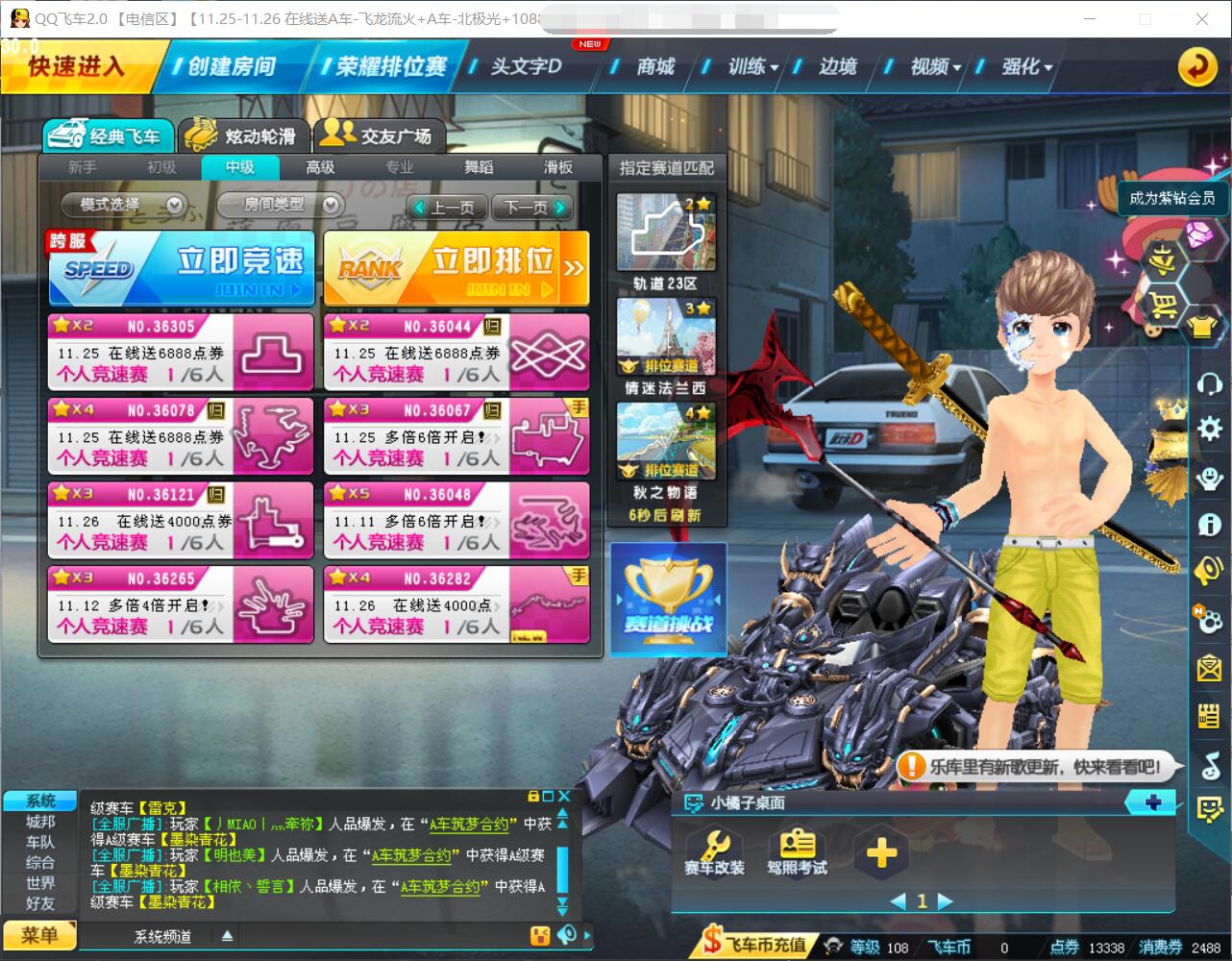Enter room NO.36048
The image size is (1232, 961).
click(456, 520)
